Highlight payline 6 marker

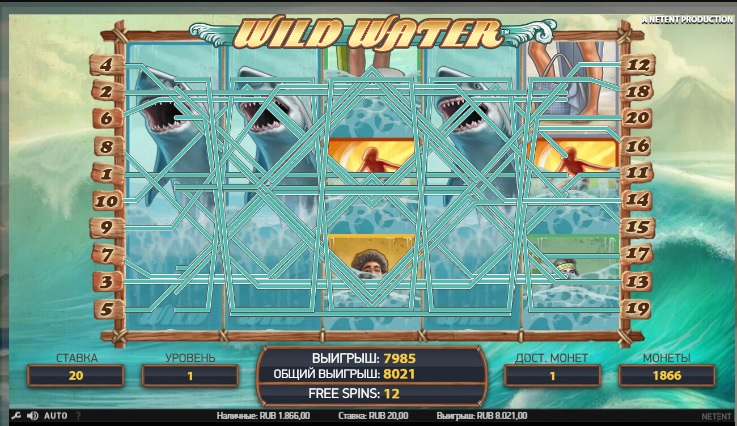coord(106,118)
